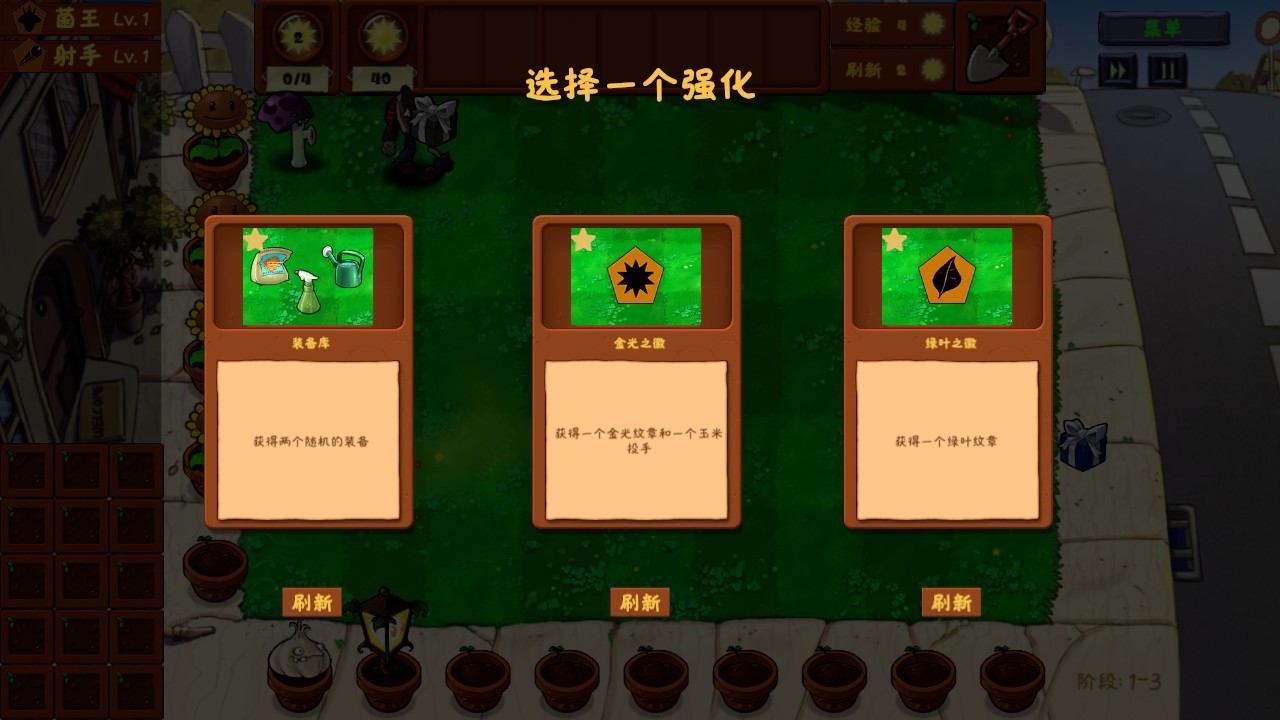Refresh the 装备库 card via its 刷新 button
Image resolution: width=1280 pixels, height=720 pixels.
point(311,602)
